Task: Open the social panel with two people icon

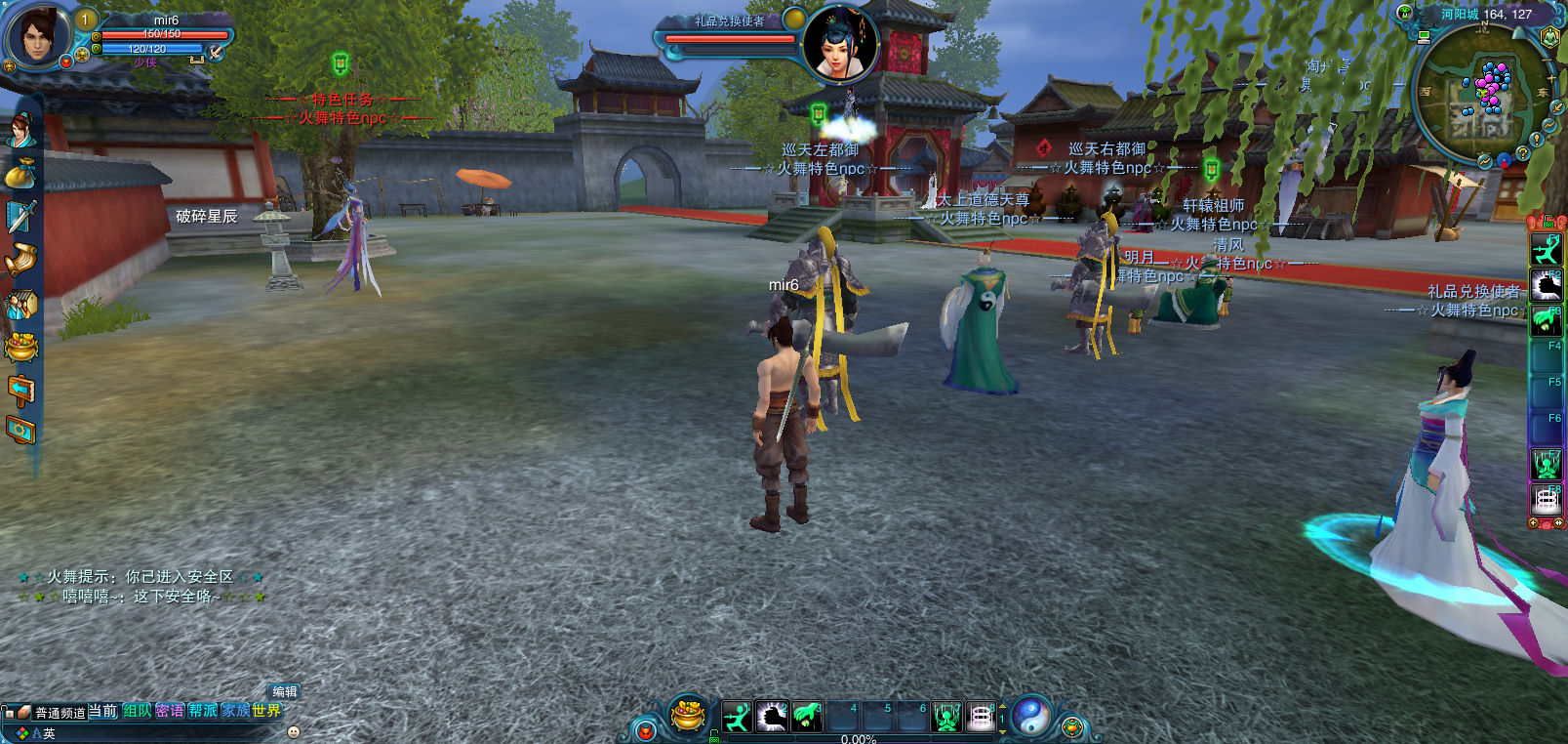Action: [21, 304]
